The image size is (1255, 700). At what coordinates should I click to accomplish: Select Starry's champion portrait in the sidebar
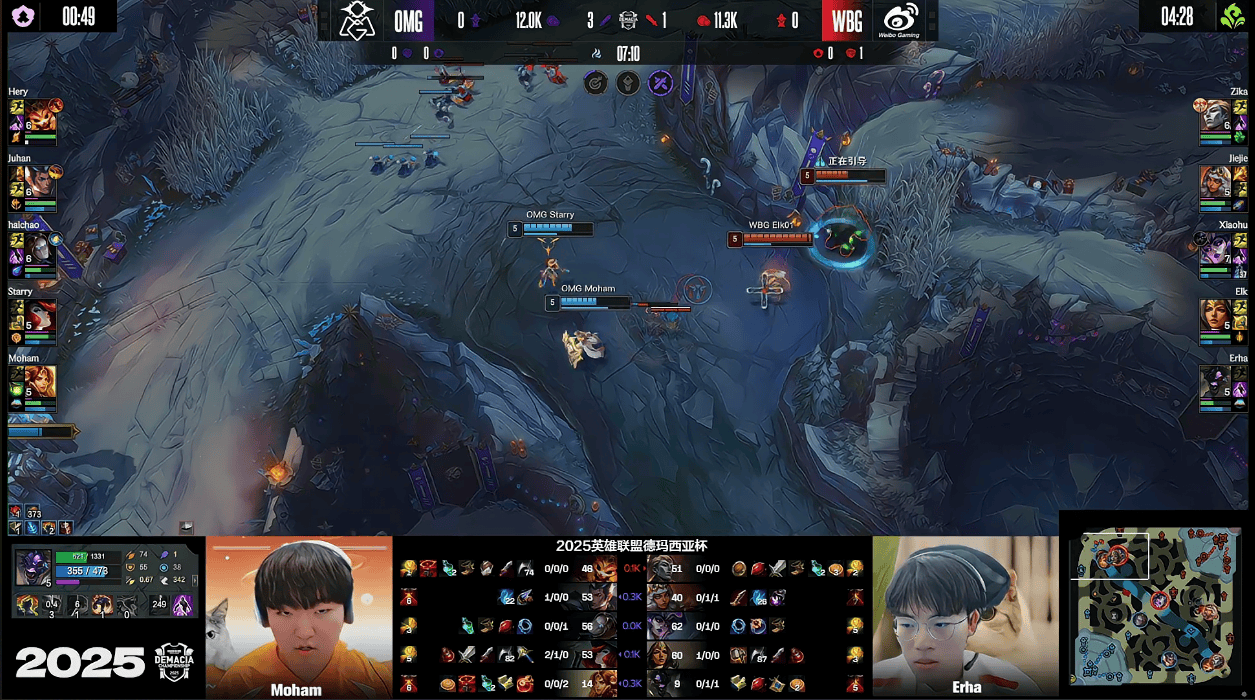click(40, 315)
